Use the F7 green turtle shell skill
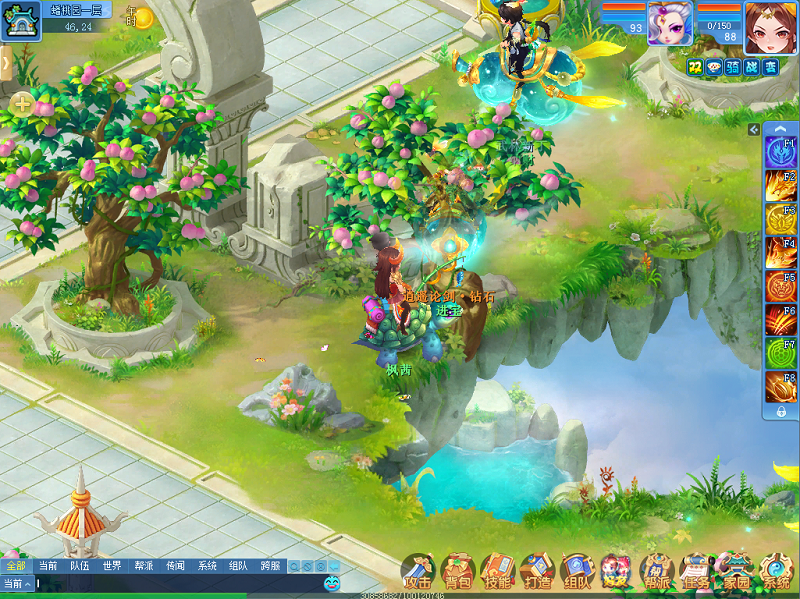800x599 pixels. 780,353
